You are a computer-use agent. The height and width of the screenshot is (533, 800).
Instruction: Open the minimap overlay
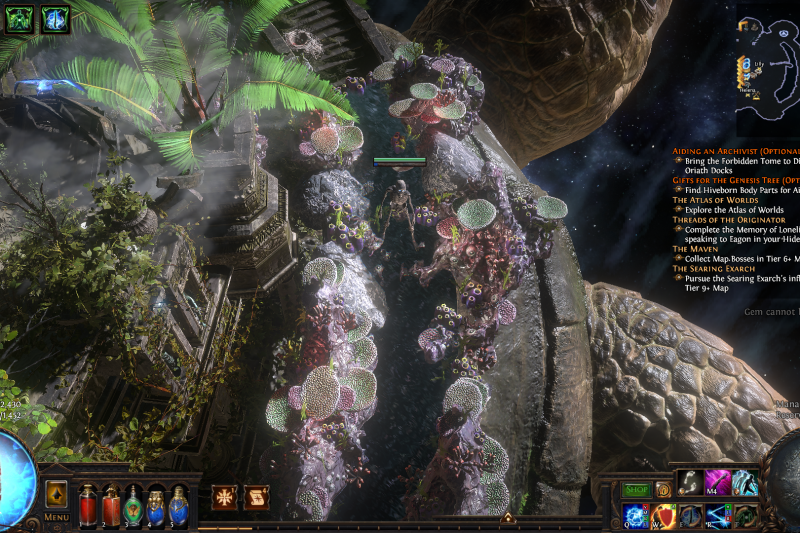[x=768, y=70]
